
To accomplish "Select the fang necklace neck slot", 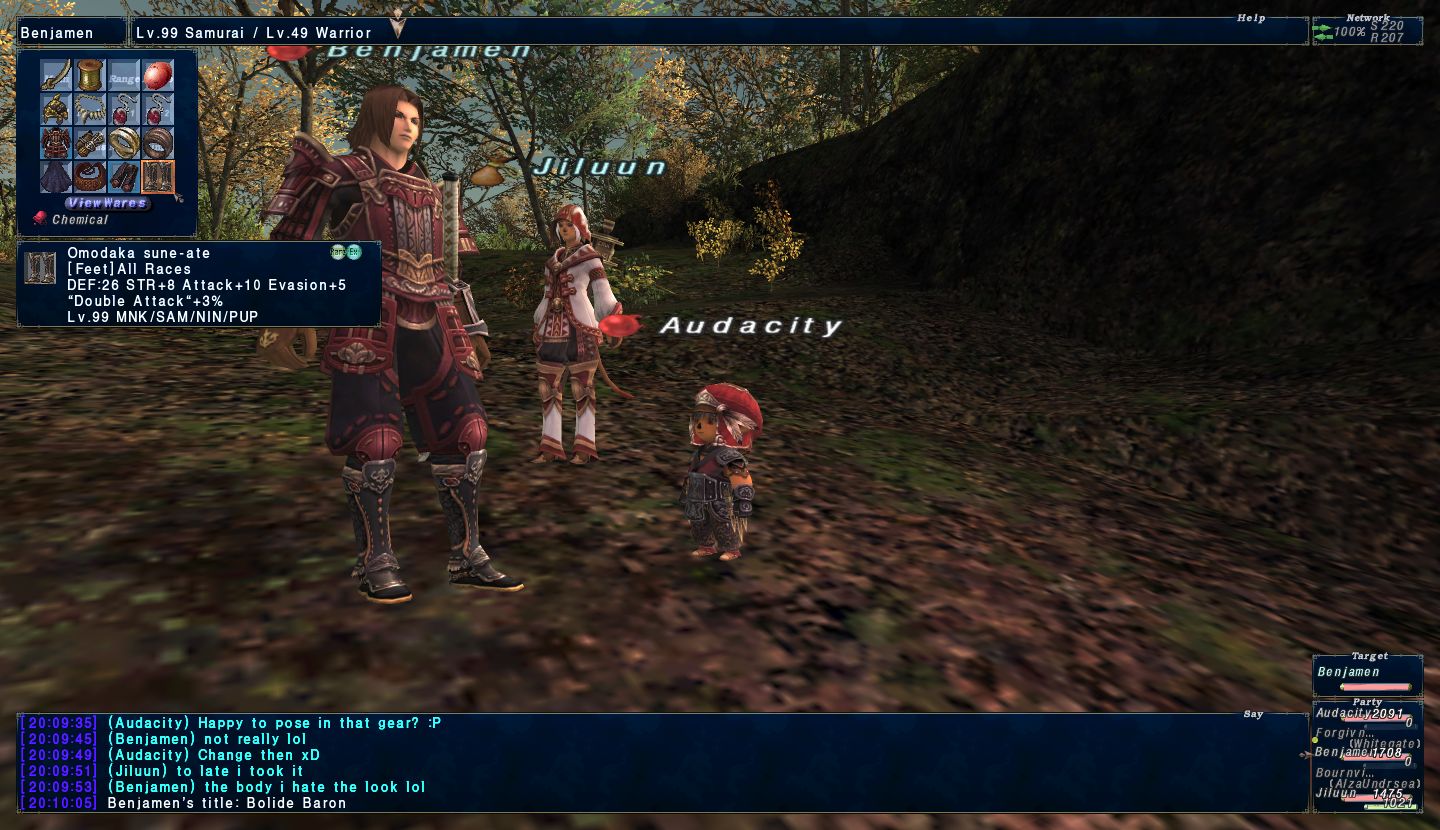I will tap(90, 109).
